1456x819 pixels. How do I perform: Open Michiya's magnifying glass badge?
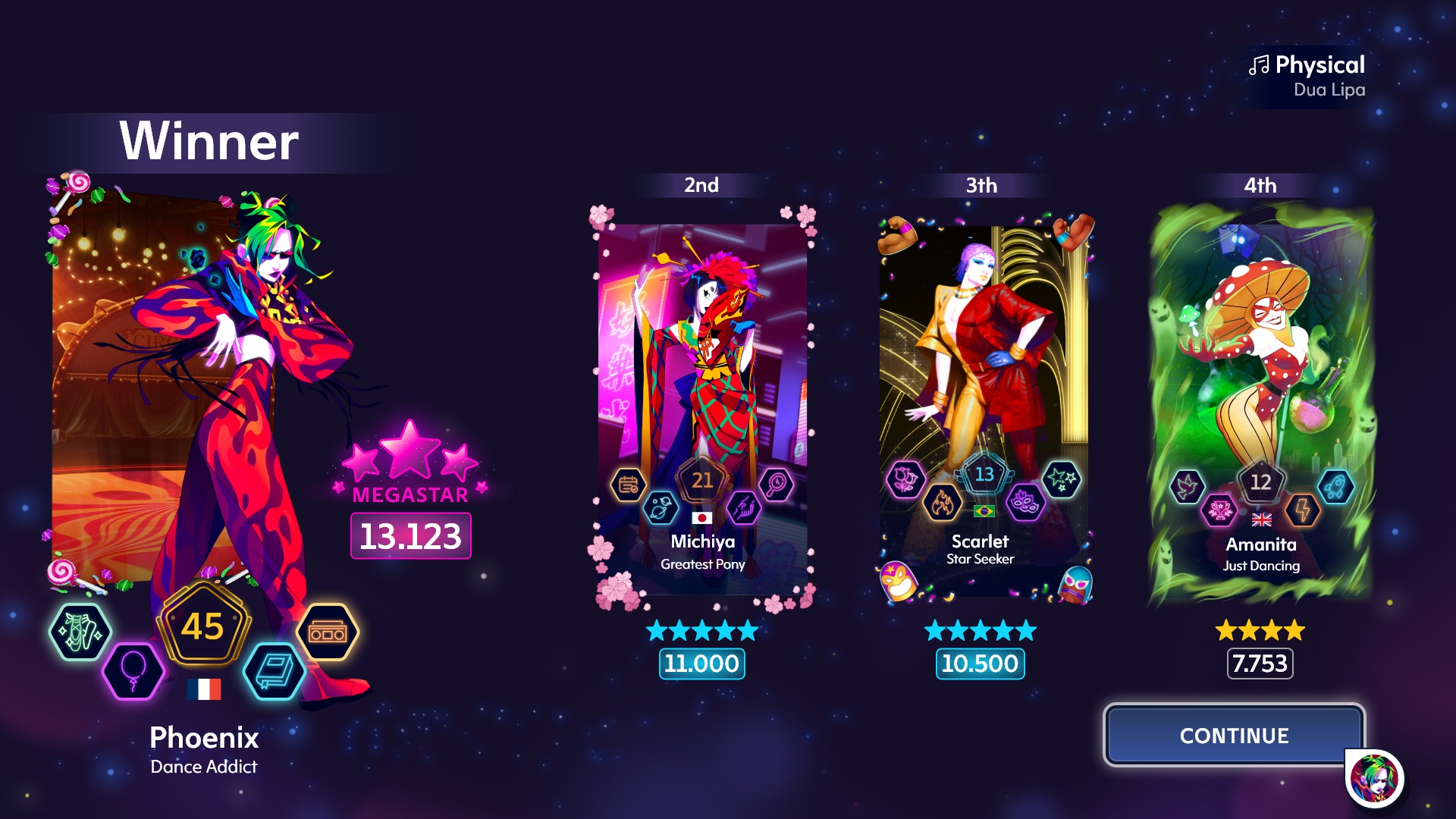click(775, 486)
